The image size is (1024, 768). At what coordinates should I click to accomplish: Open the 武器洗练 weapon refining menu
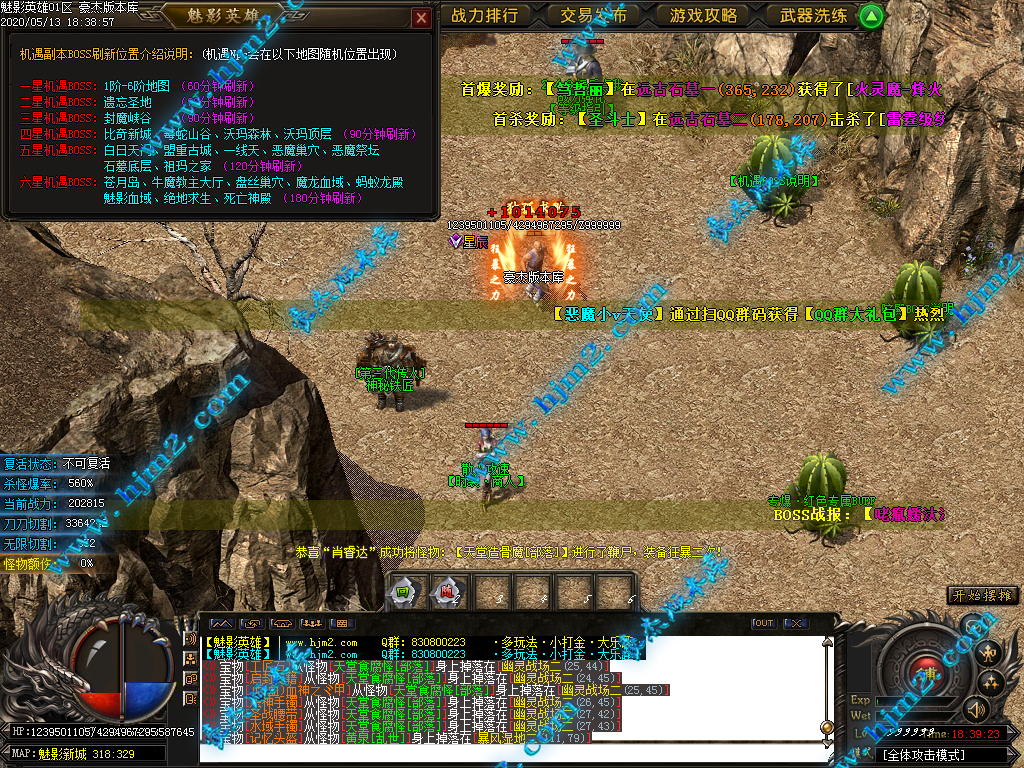813,15
